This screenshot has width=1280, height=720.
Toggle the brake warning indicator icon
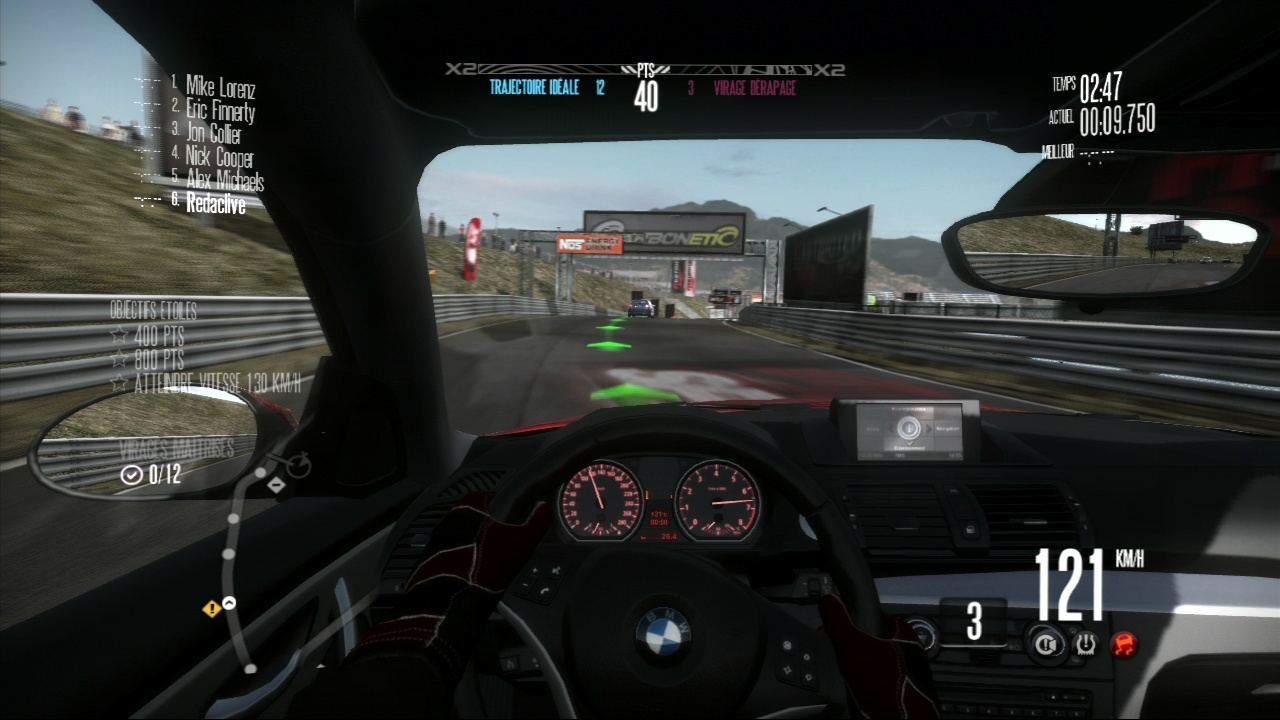1044,643
